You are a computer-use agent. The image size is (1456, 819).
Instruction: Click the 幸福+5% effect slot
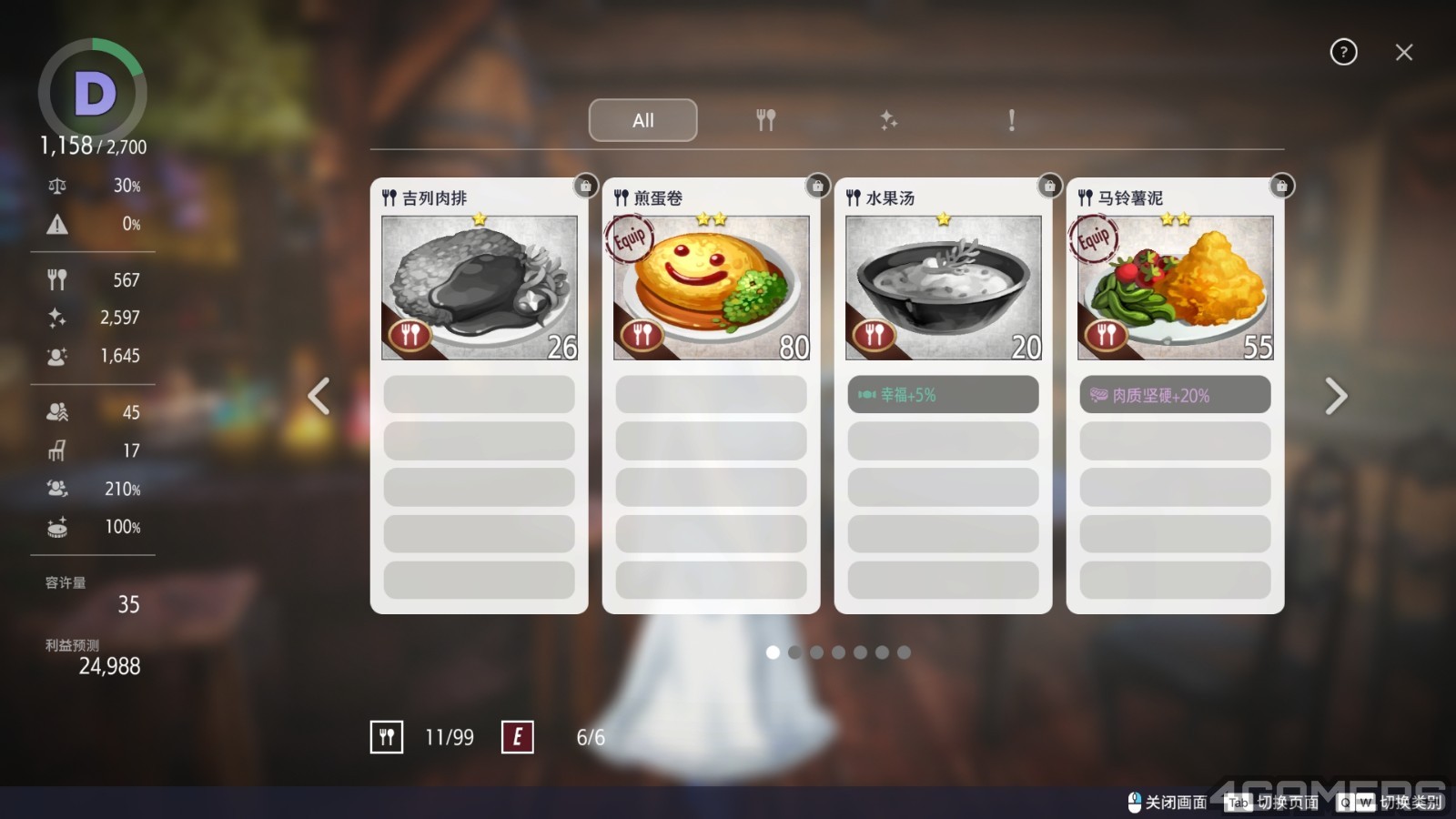tap(943, 395)
